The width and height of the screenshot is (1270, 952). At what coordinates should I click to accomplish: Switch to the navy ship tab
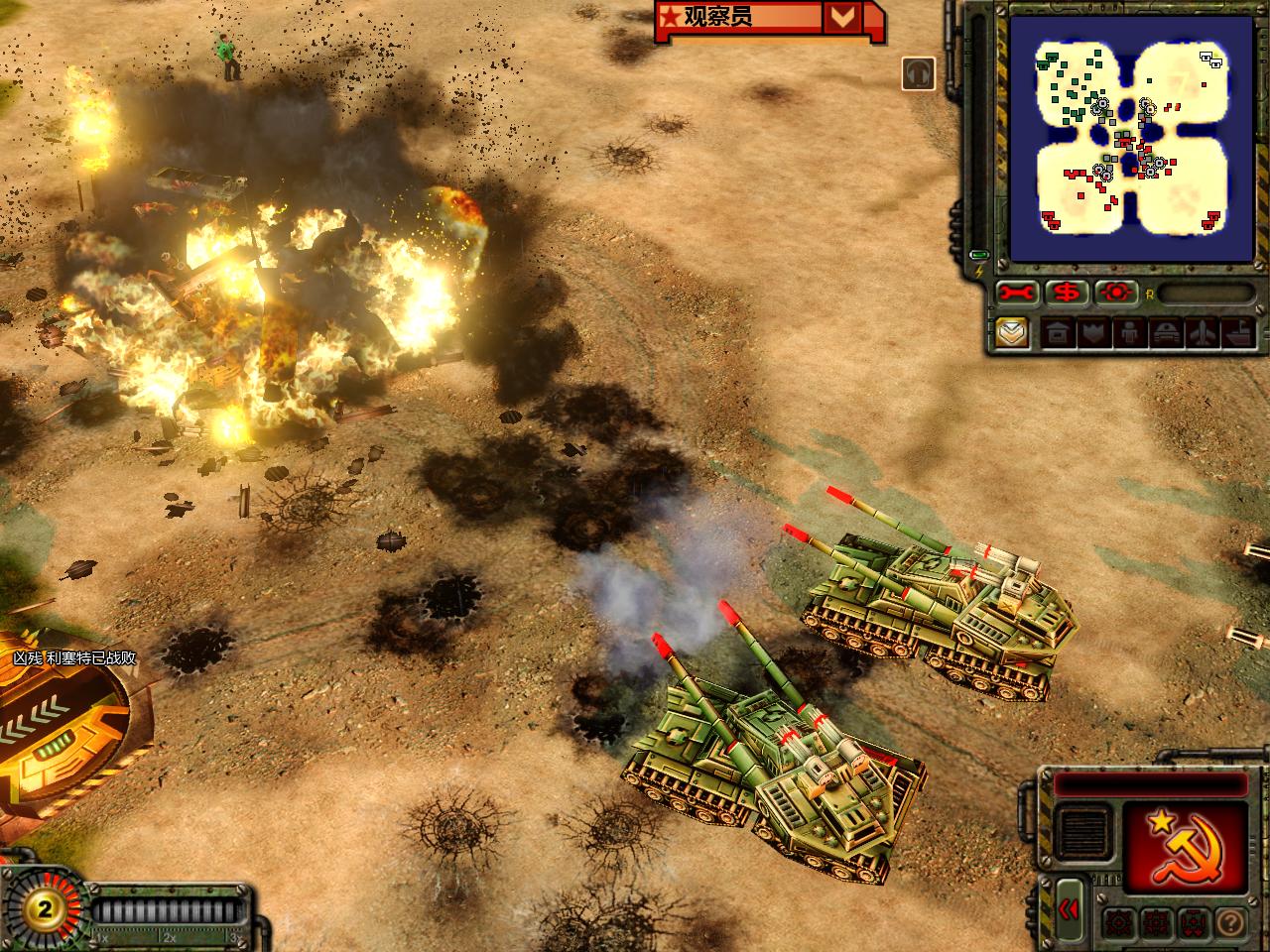tap(1239, 333)
